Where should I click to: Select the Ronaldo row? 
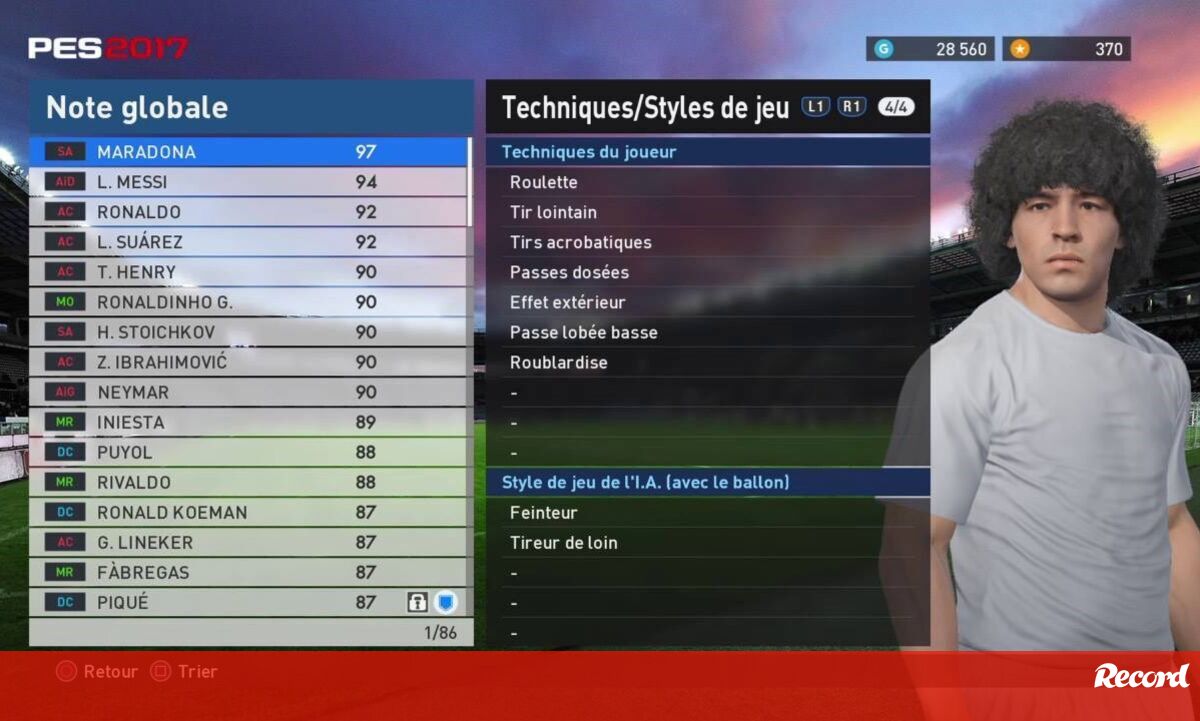point(250,212)
